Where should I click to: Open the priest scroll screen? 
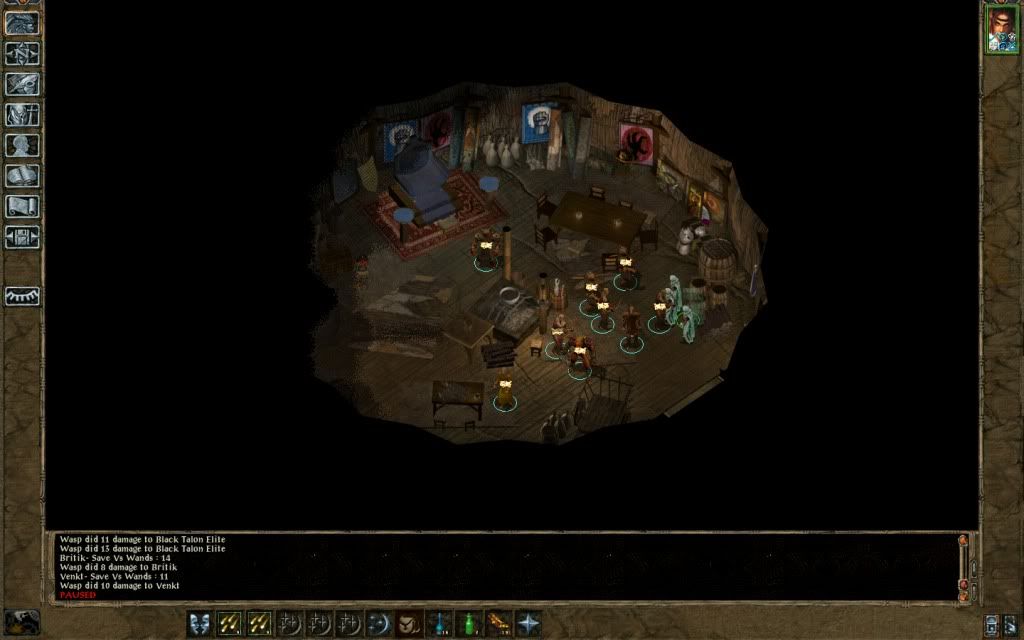[x=22, y=207]
